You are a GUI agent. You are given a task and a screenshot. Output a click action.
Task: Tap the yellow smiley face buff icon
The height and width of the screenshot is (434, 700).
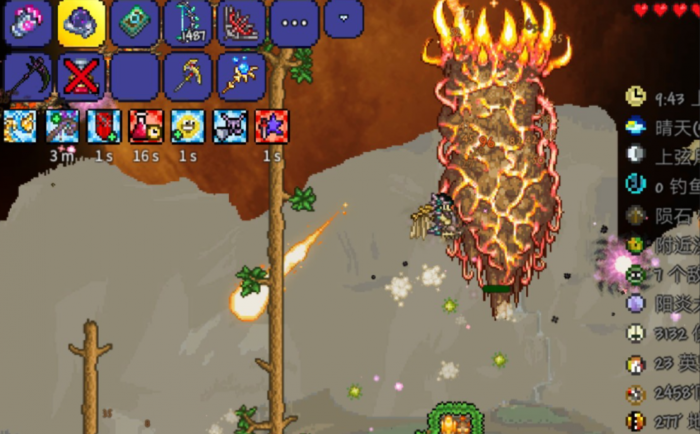point(187,127)
